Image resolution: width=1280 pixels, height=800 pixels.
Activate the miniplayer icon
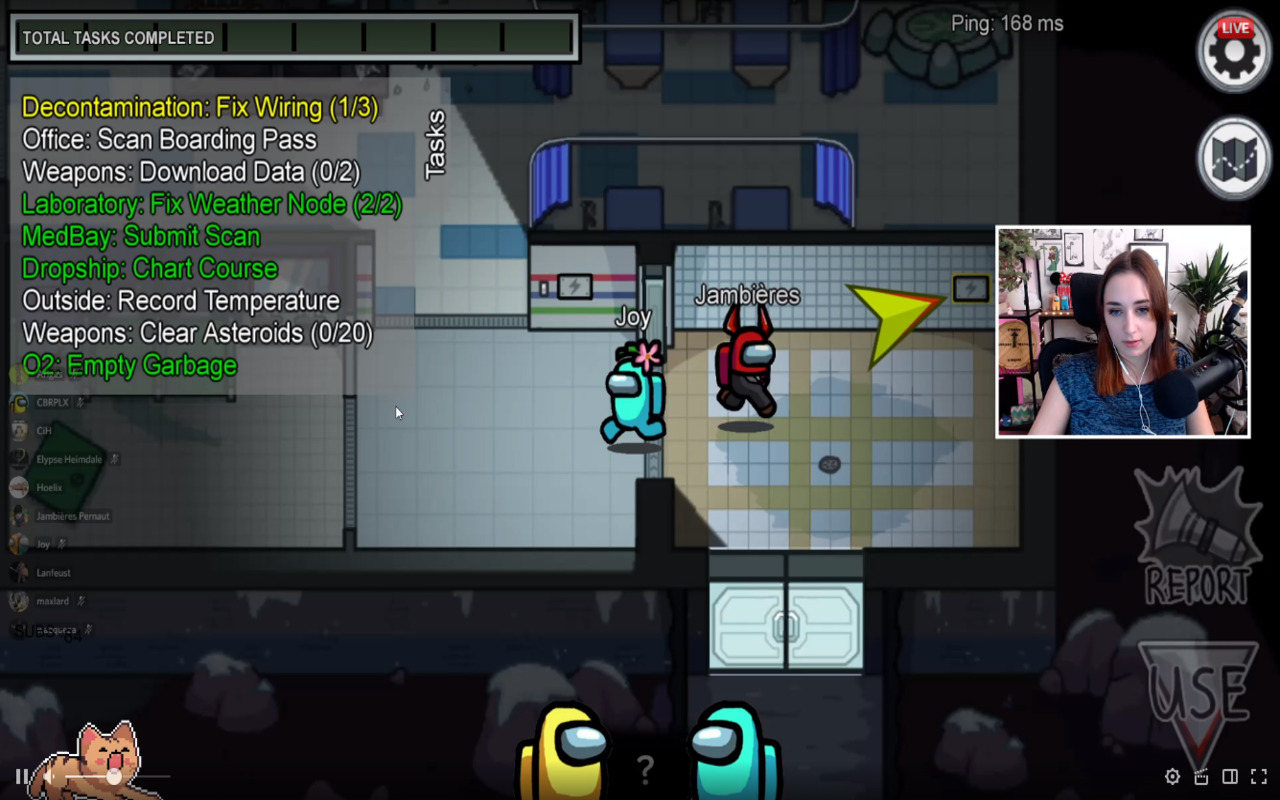point(1201,776)
